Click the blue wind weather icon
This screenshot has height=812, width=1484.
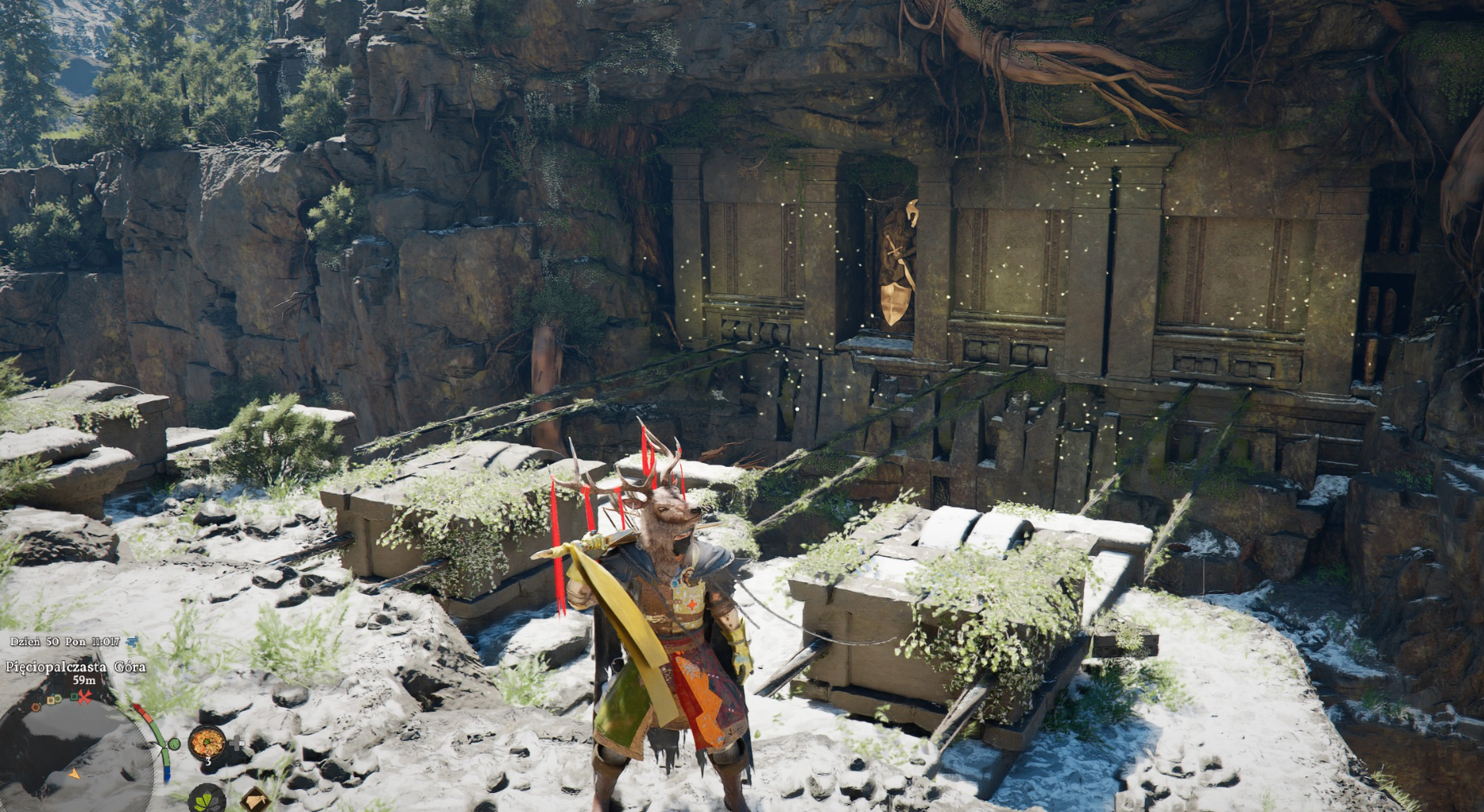click(131, 641)
